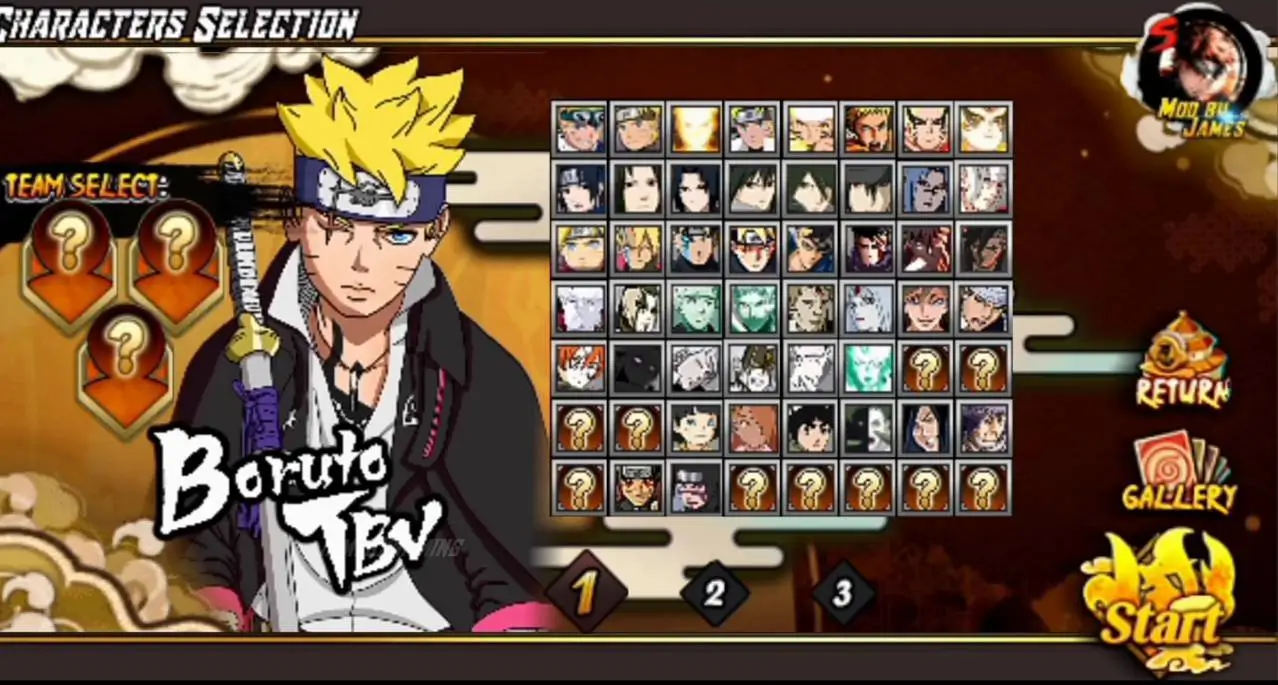Image resolution: width=1278 pixels, height=685 pixels.
Task: Select the all-black shadow beast portrait
Action: pyautogui.click(x=638, y=370)
